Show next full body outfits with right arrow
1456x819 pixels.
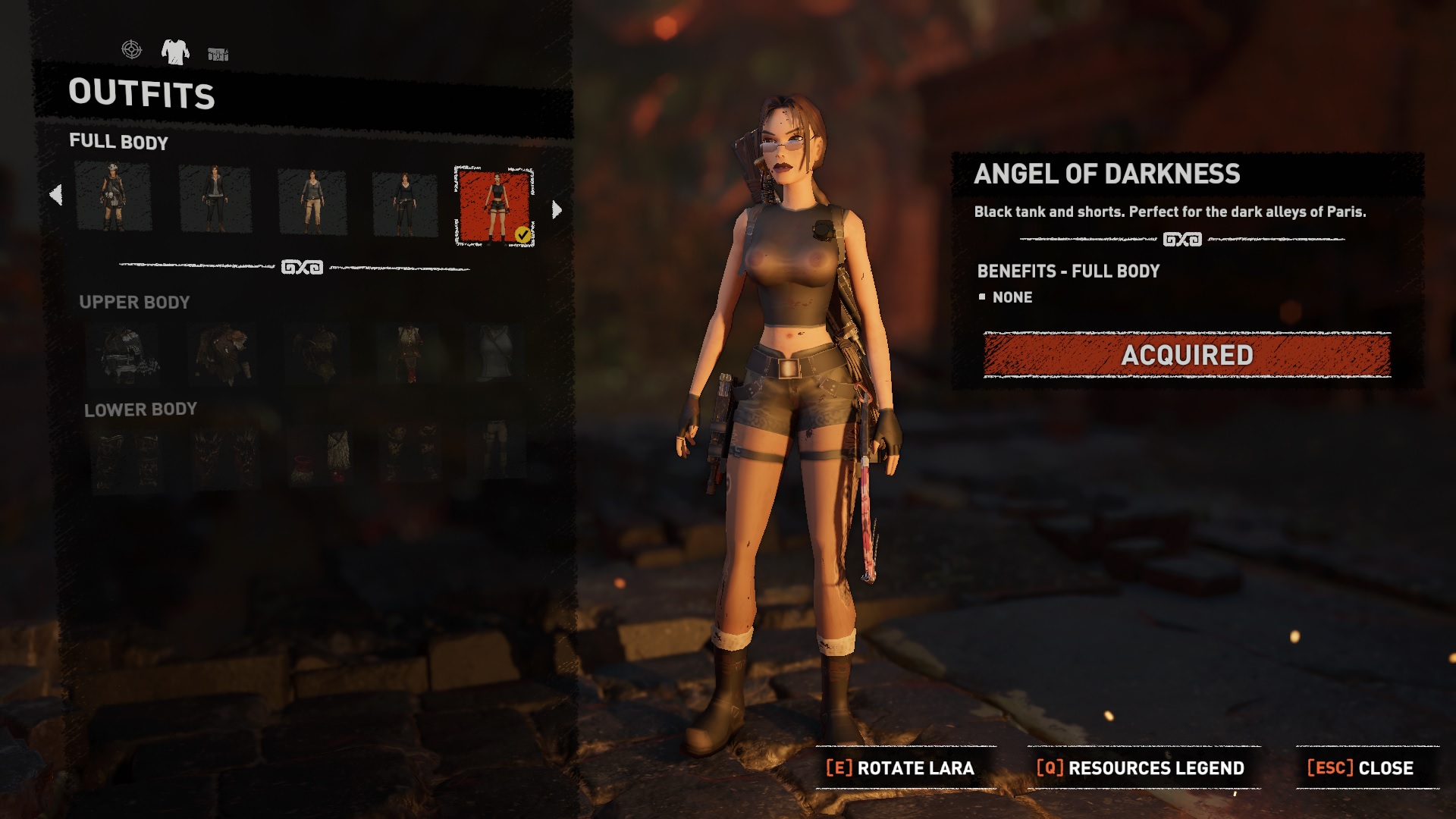click(557, 210)
